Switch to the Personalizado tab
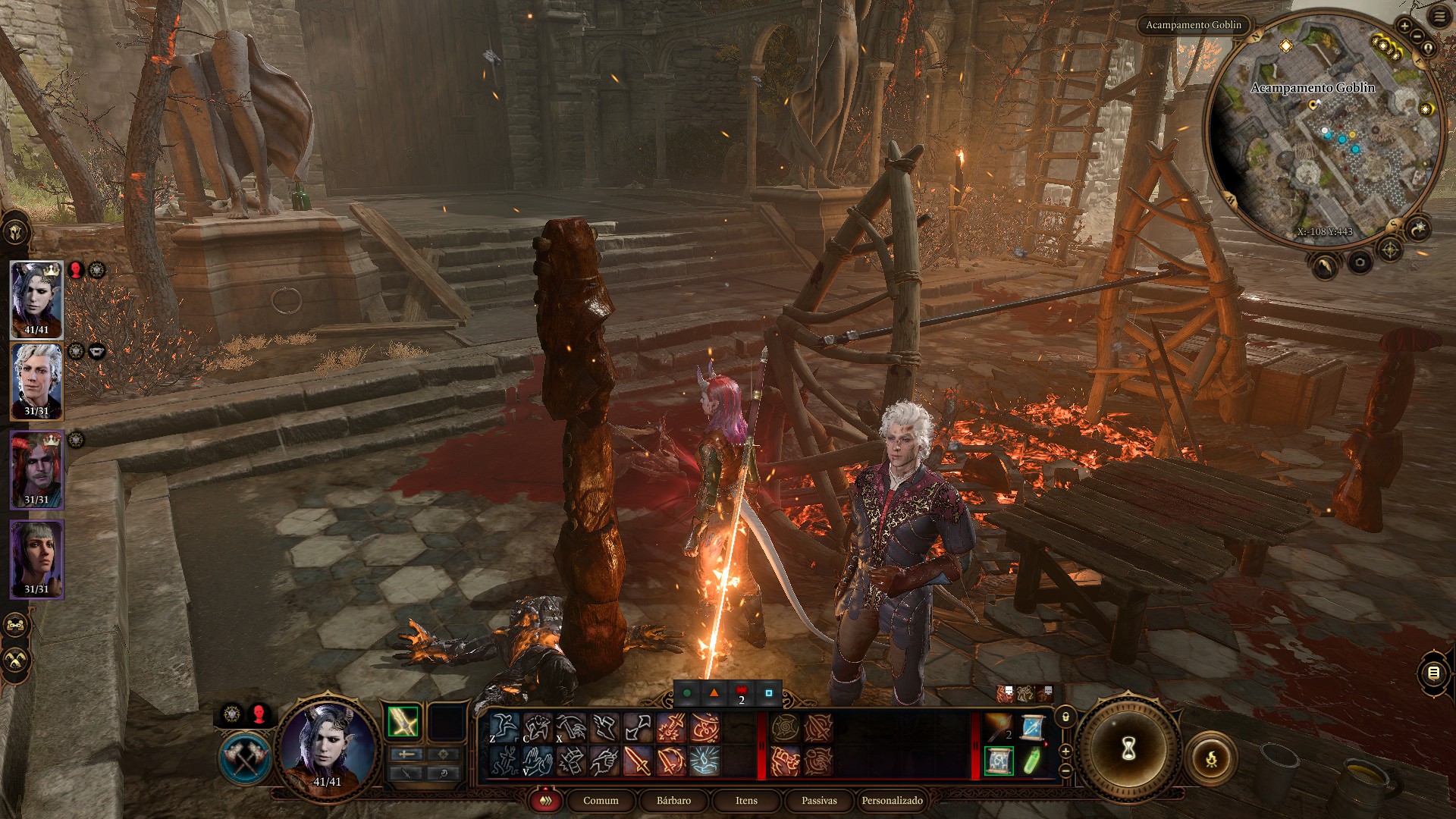1456x819 pixels. pyautogui.click(x=892, y=801)
